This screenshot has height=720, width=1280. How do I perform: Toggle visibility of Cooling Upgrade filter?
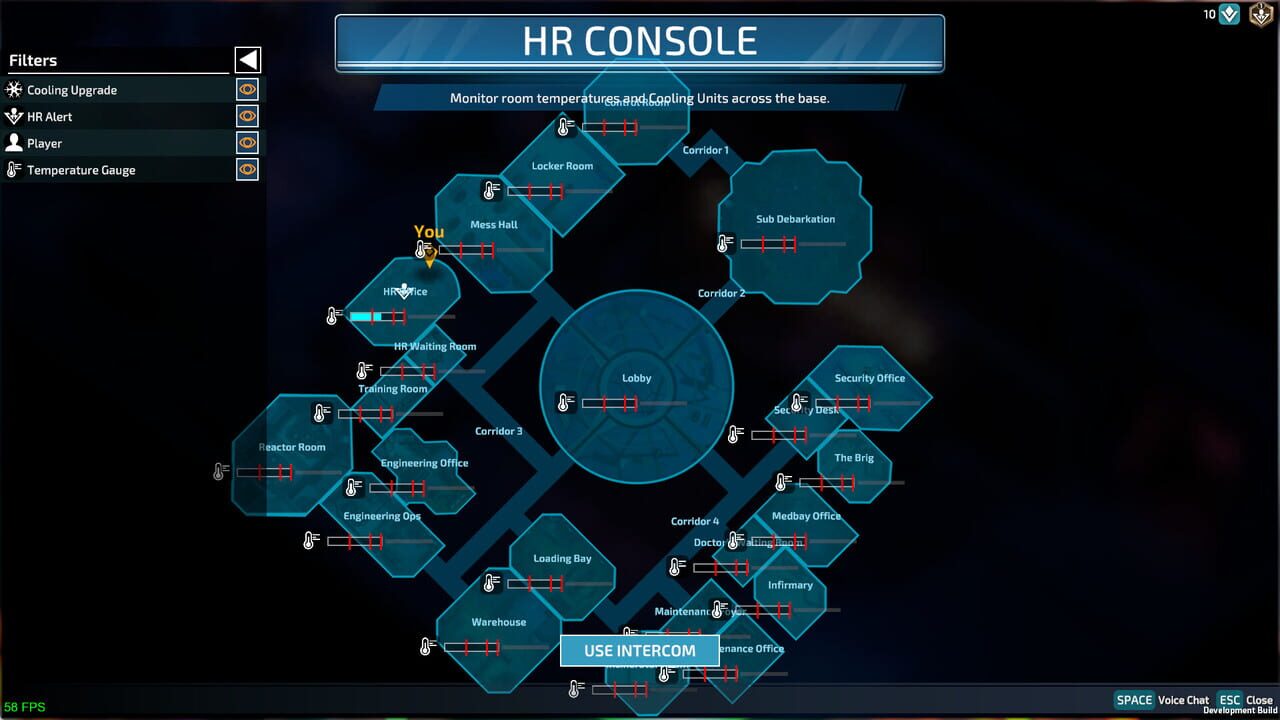[x=245, y=89]
